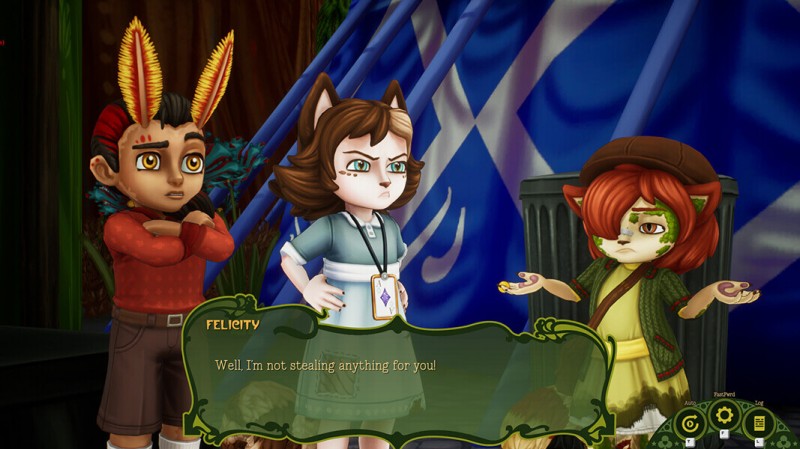This screenshot has height=449, width=800.
Task: Toggle the Auto dialogue advance button
Action: (x=688, y=422)
